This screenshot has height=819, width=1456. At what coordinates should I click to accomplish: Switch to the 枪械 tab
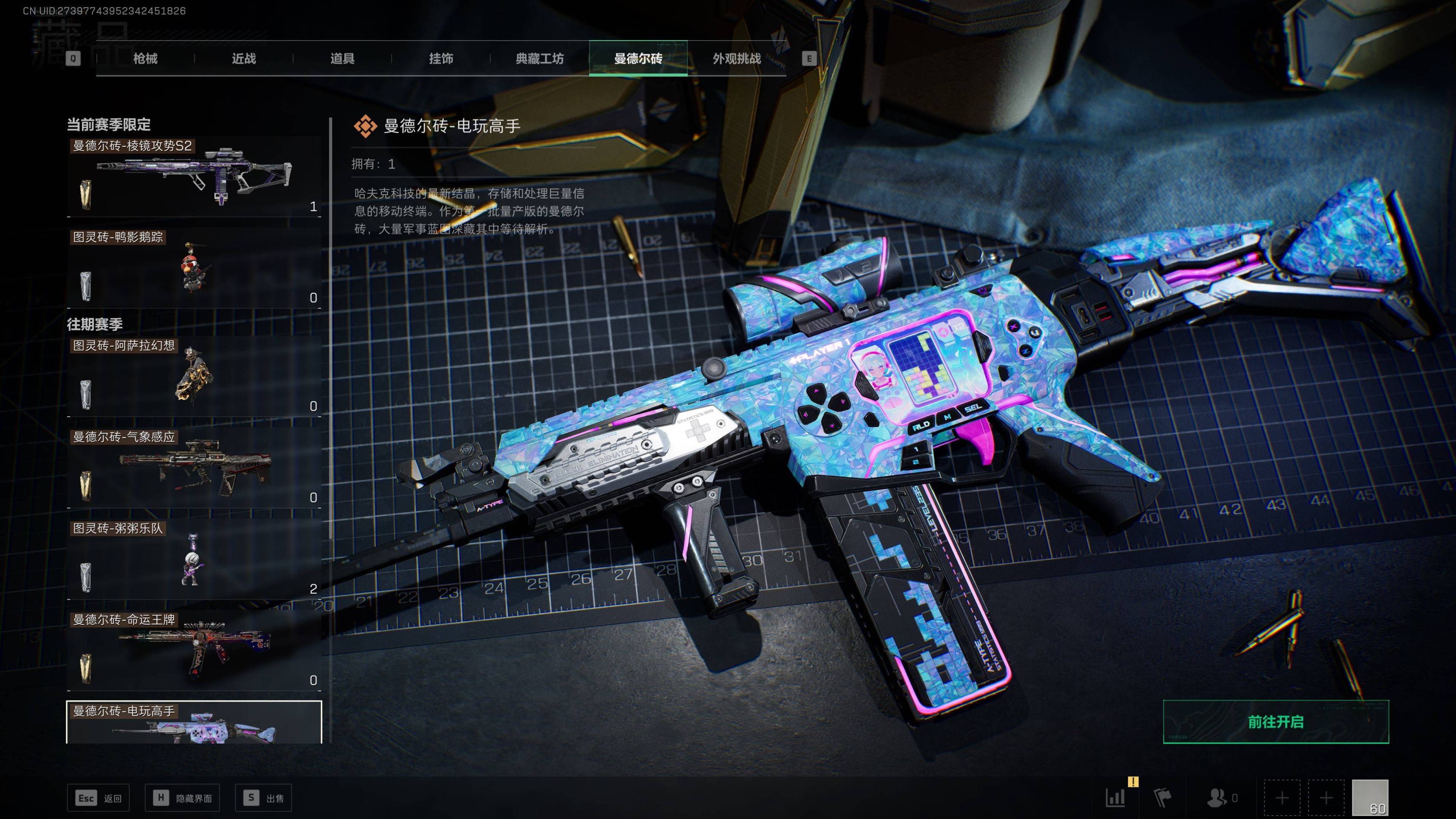(145, 59)
